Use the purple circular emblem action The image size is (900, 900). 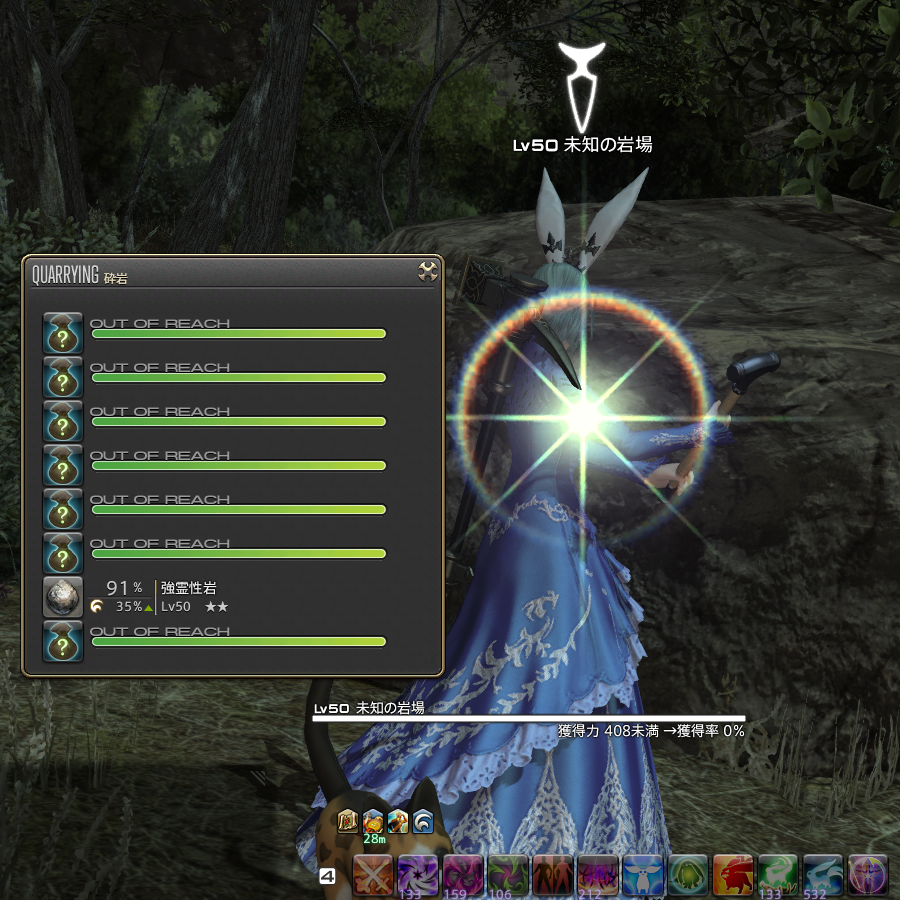[867, 875]
